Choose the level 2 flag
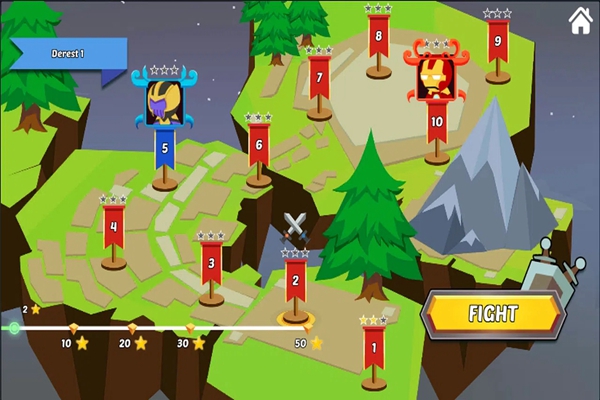600x400 pixels. click(294, 280)
